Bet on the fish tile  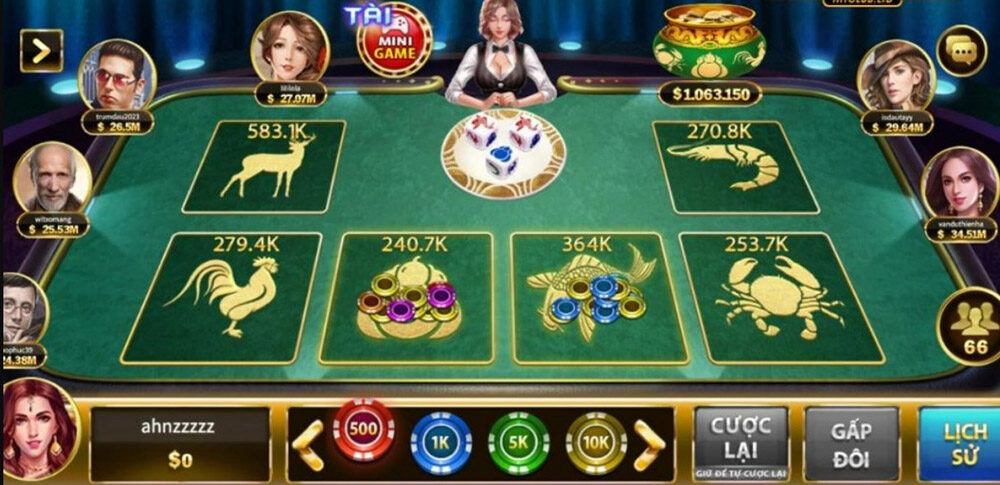click(598, 298)
